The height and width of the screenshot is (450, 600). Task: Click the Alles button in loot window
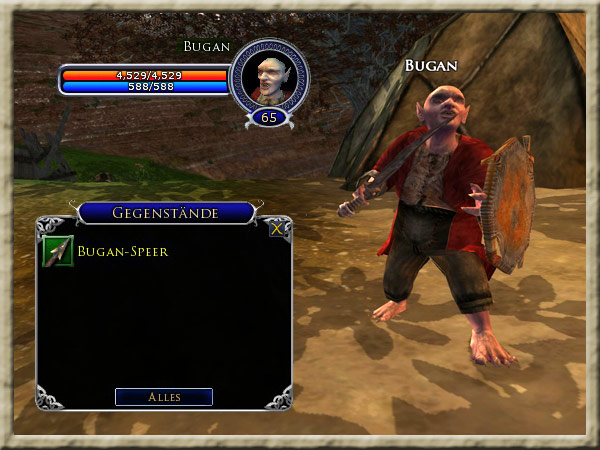coord(164,397)
